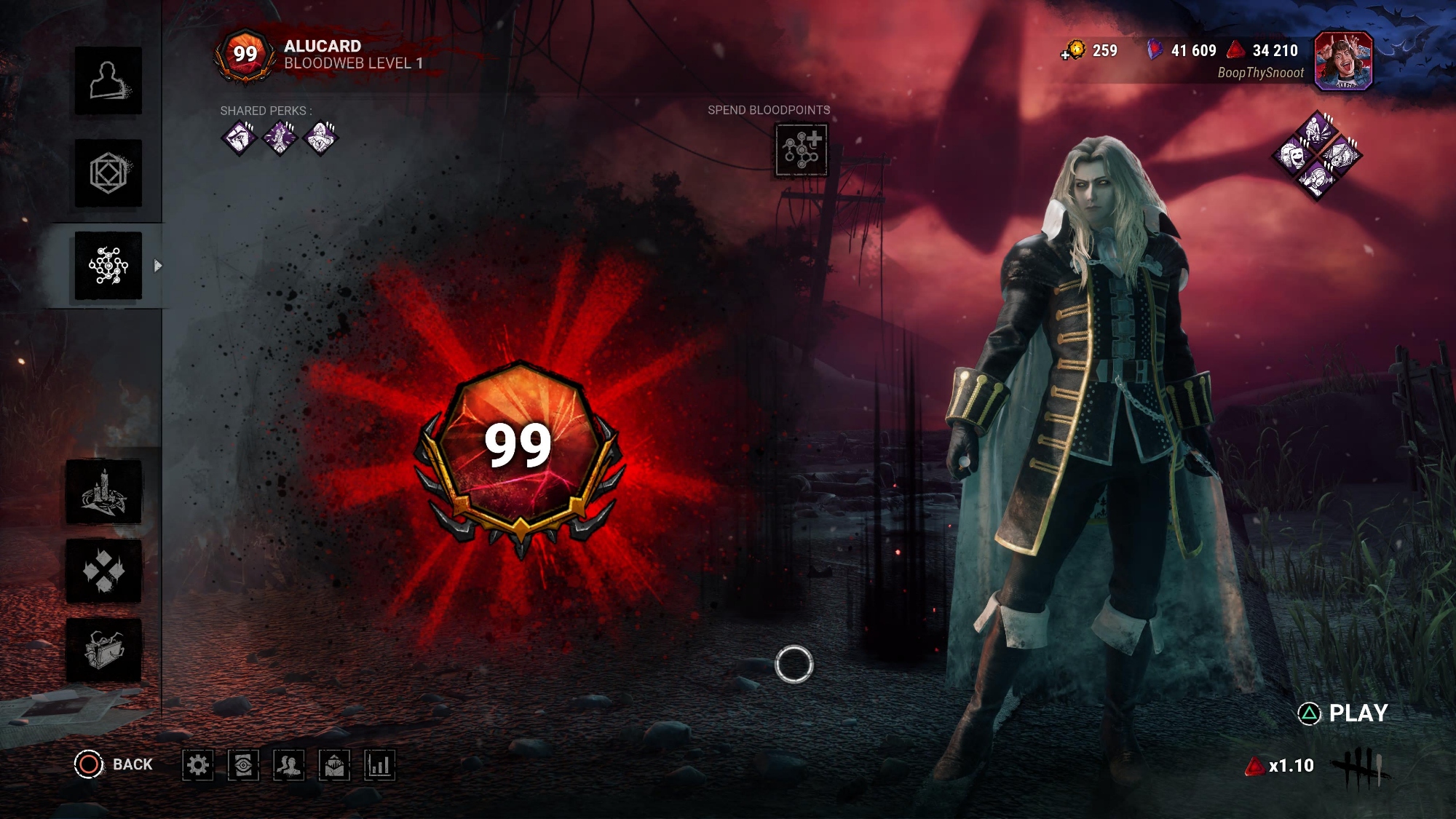Go back to the previous screen
The image size is (1456, 819).
click(x=114, y=764)
